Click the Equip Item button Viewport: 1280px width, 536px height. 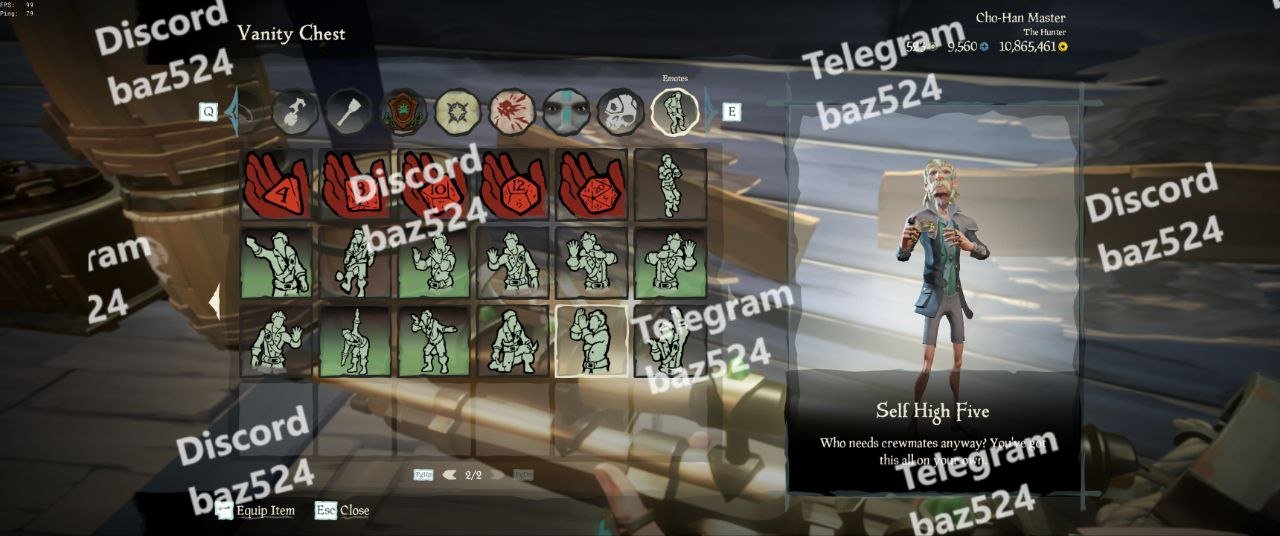tap(256, 511)
